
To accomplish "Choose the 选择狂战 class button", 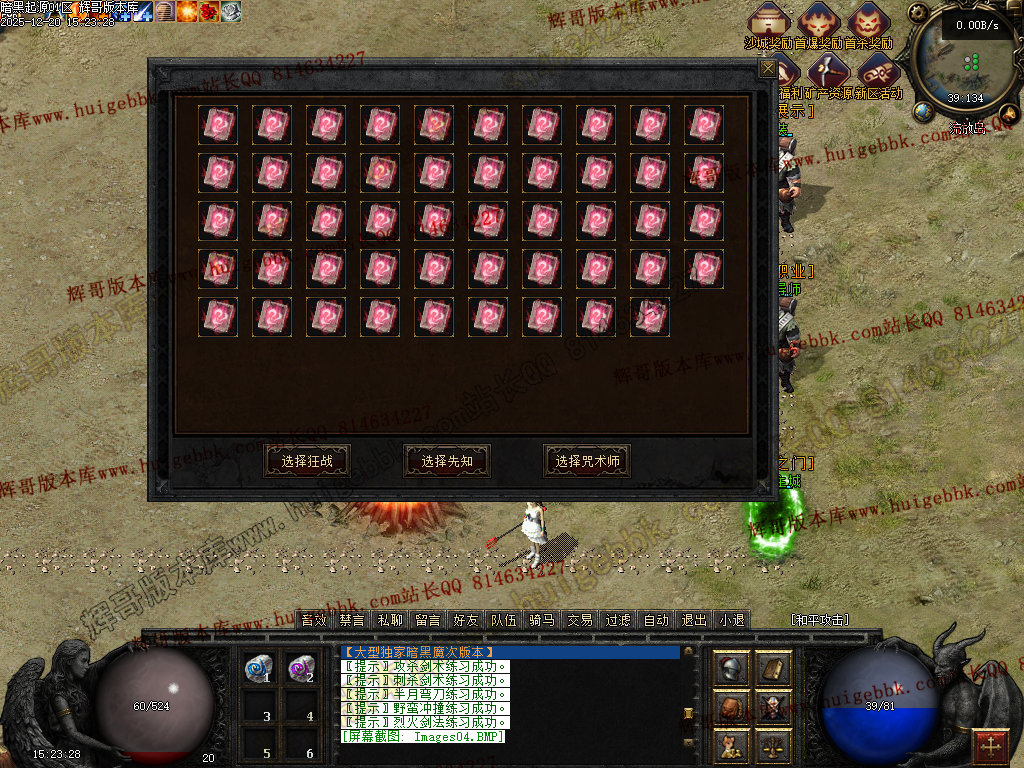I will (307, 461).
